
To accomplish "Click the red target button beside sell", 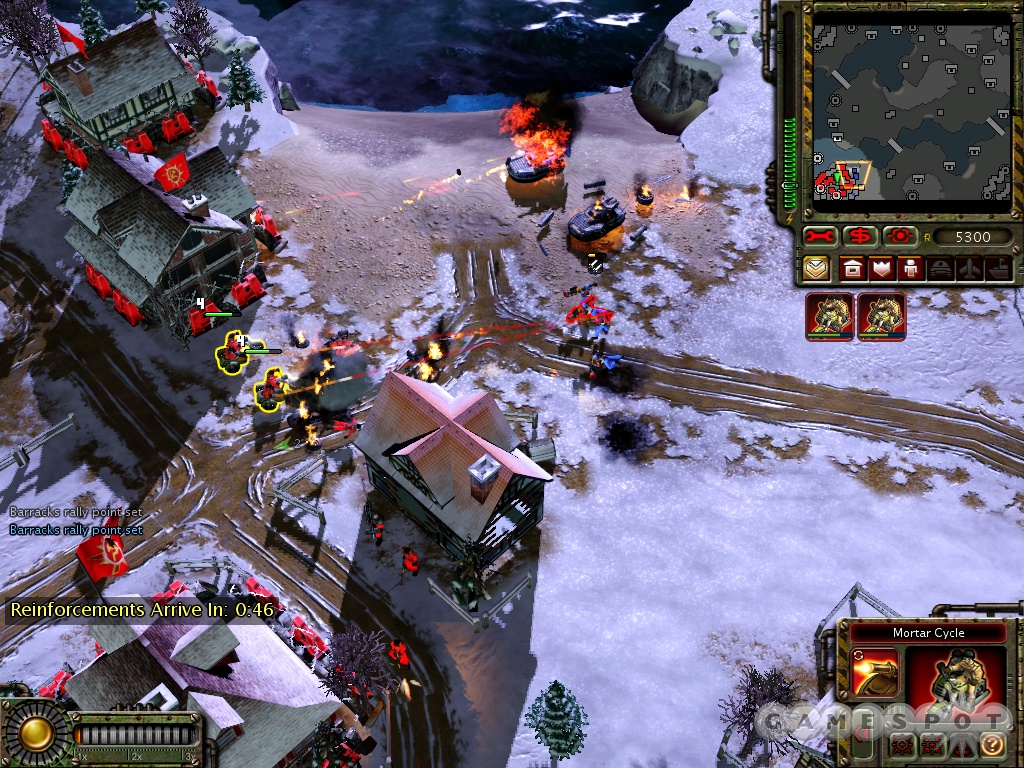I will point(899,237).
